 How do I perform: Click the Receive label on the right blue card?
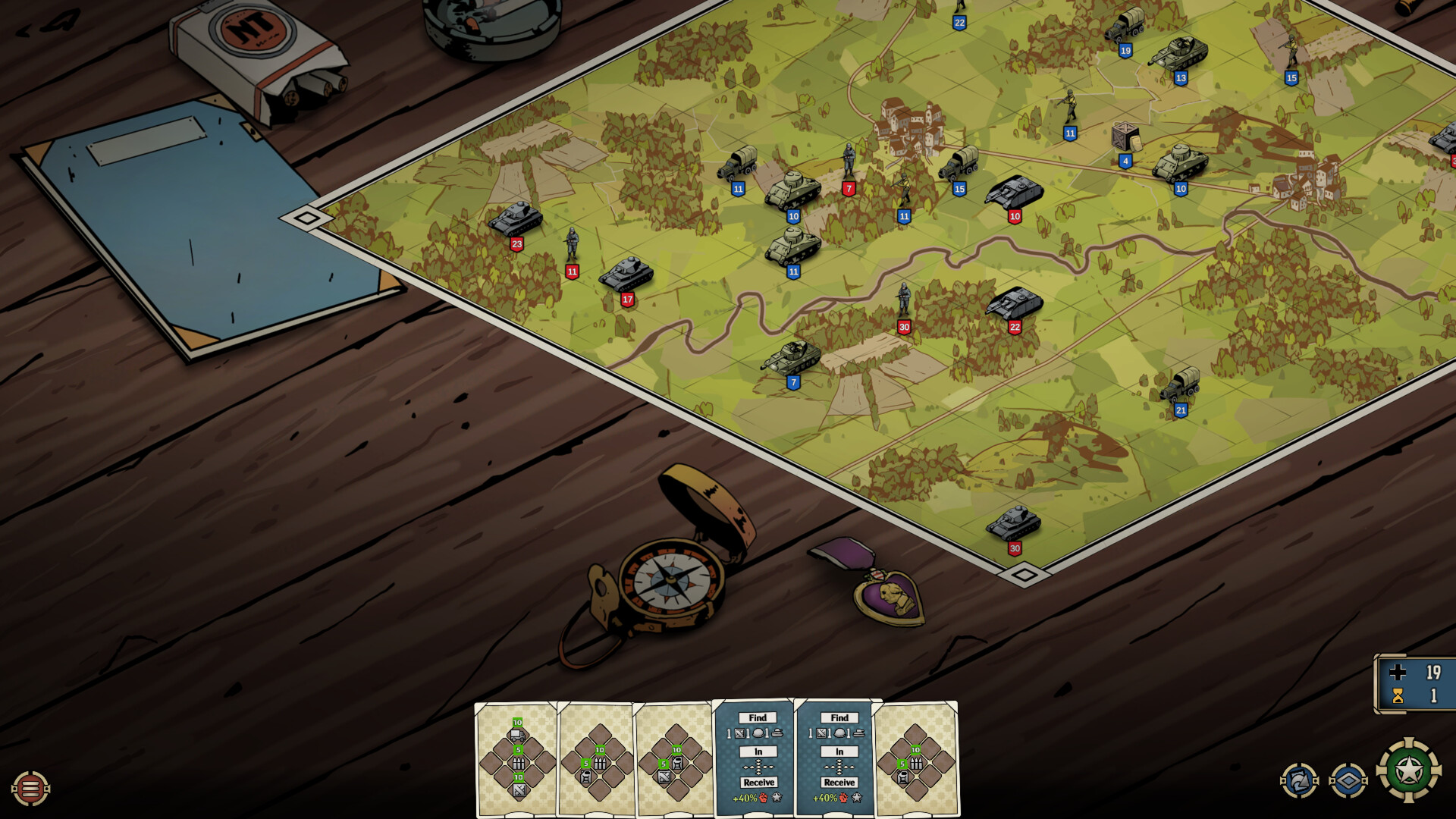click(x=839, y=781)
